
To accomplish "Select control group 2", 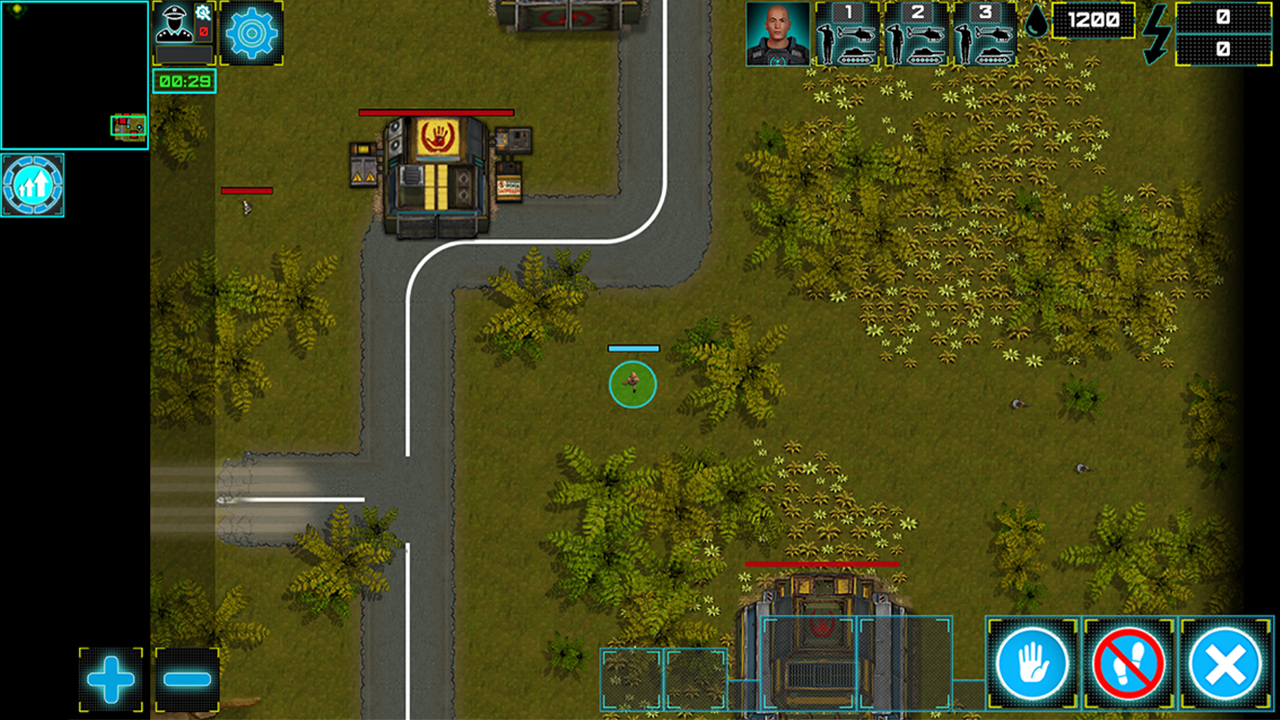I will point(916,35).
